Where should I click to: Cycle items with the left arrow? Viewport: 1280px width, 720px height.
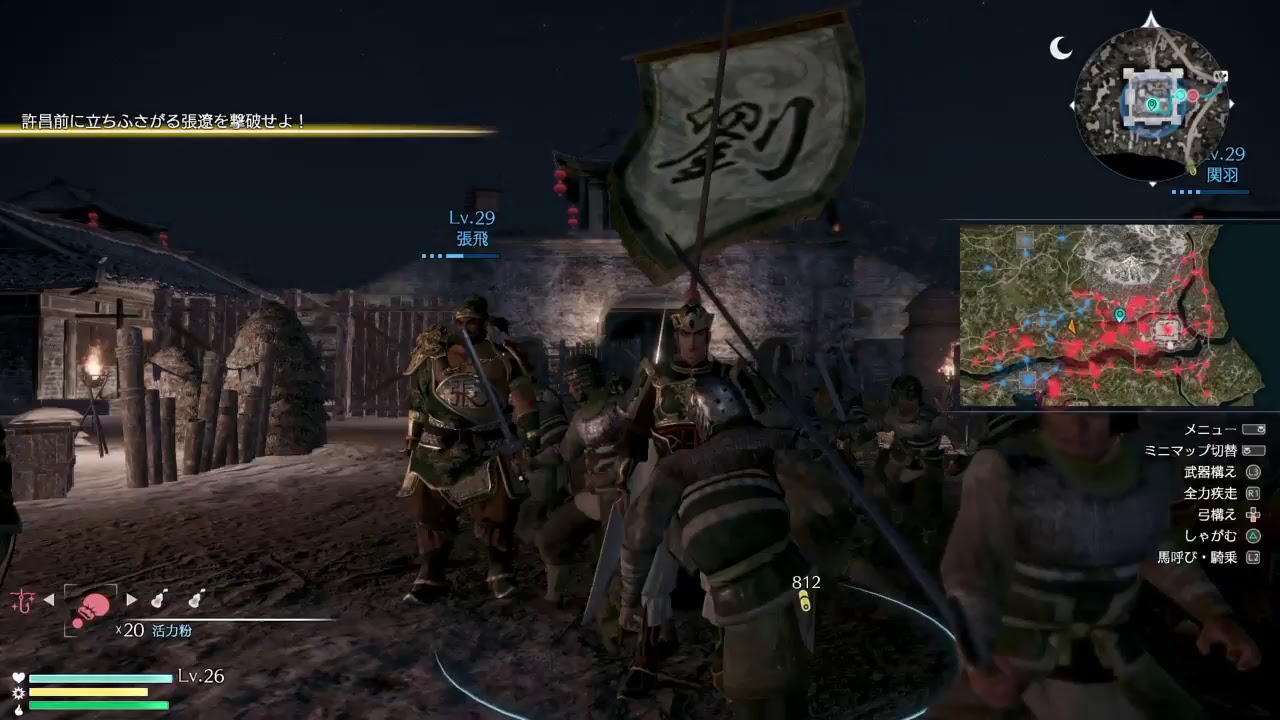49,601
